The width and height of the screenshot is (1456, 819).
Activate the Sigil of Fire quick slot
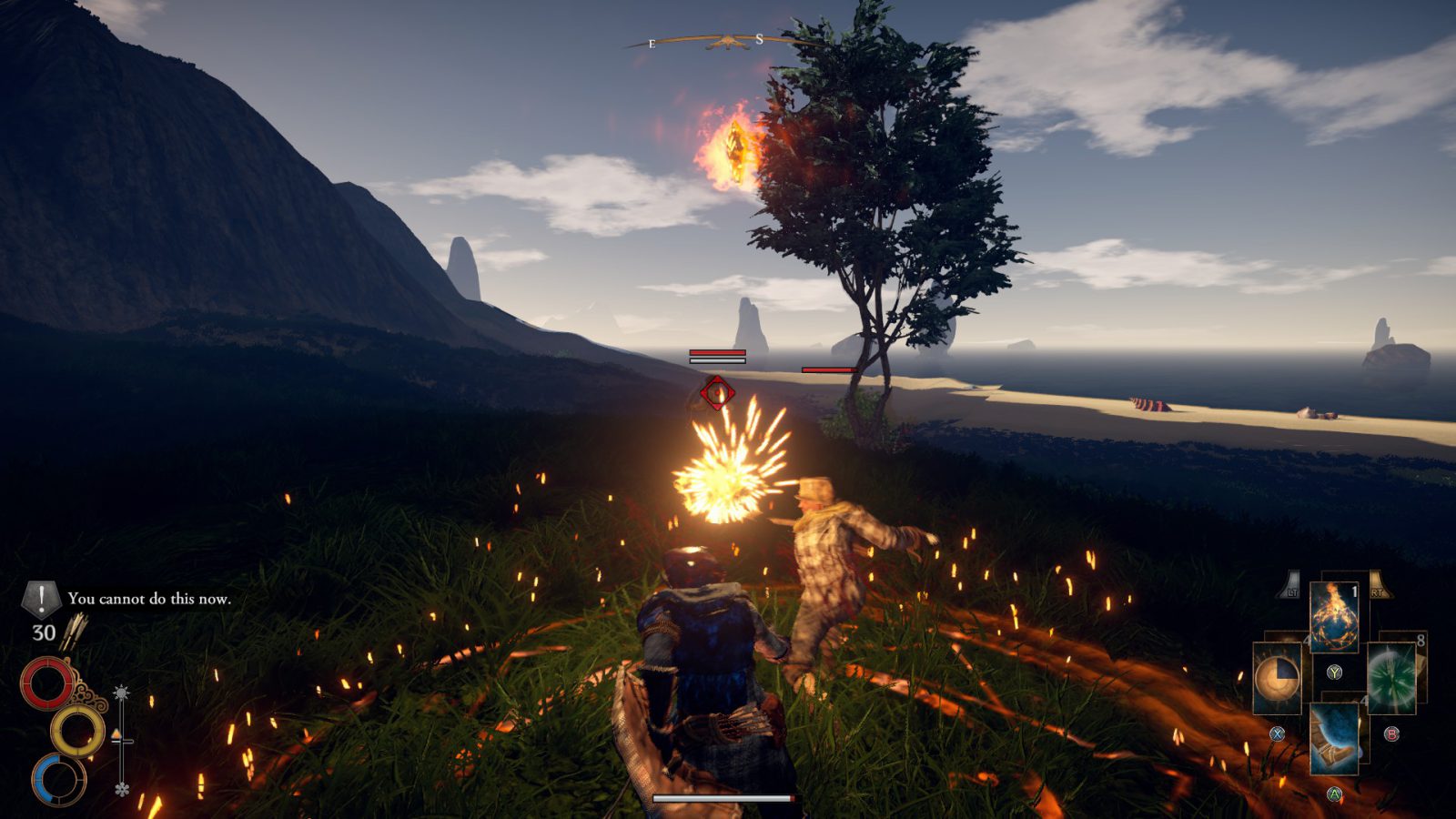(x=1334, y=617)
